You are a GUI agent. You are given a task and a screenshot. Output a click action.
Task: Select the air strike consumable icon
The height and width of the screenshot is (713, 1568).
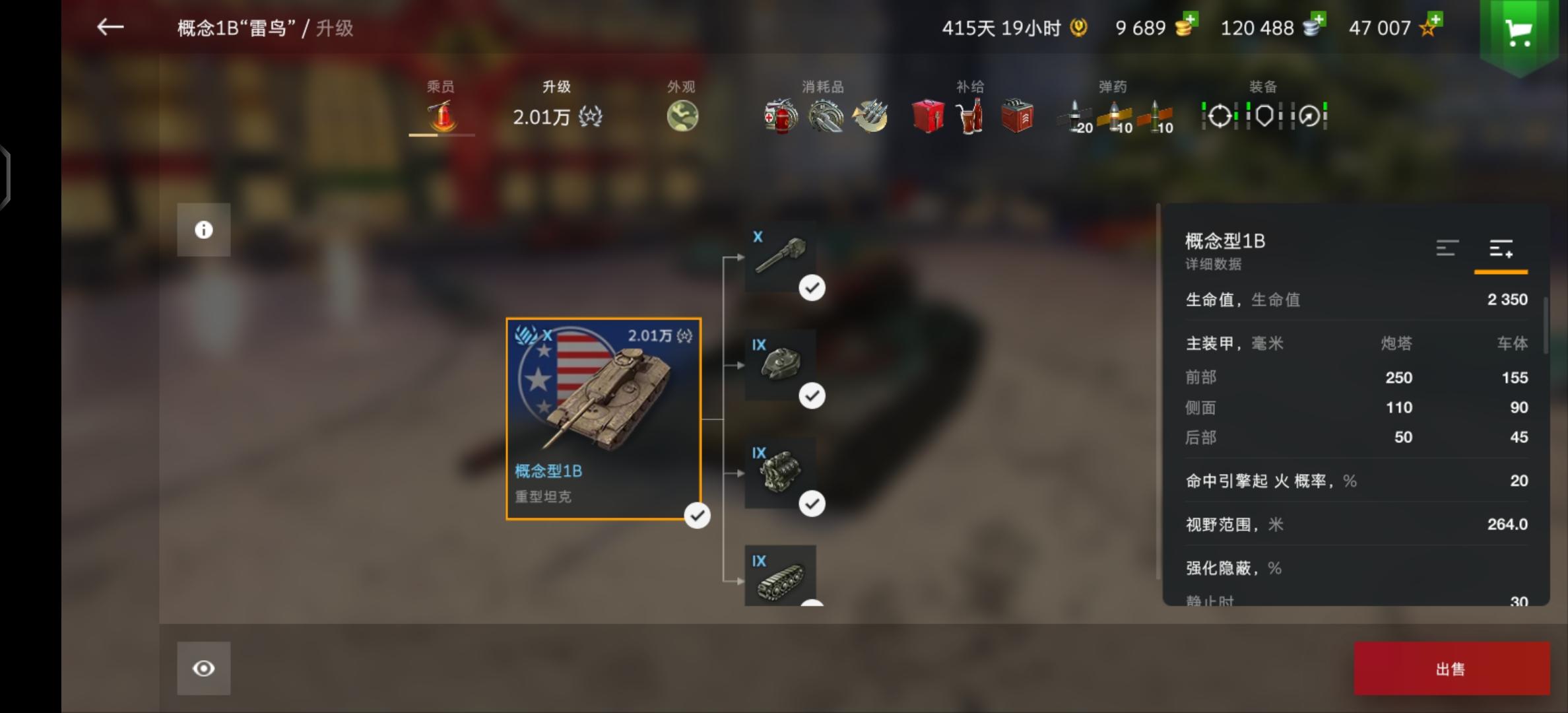pos(870,116)
